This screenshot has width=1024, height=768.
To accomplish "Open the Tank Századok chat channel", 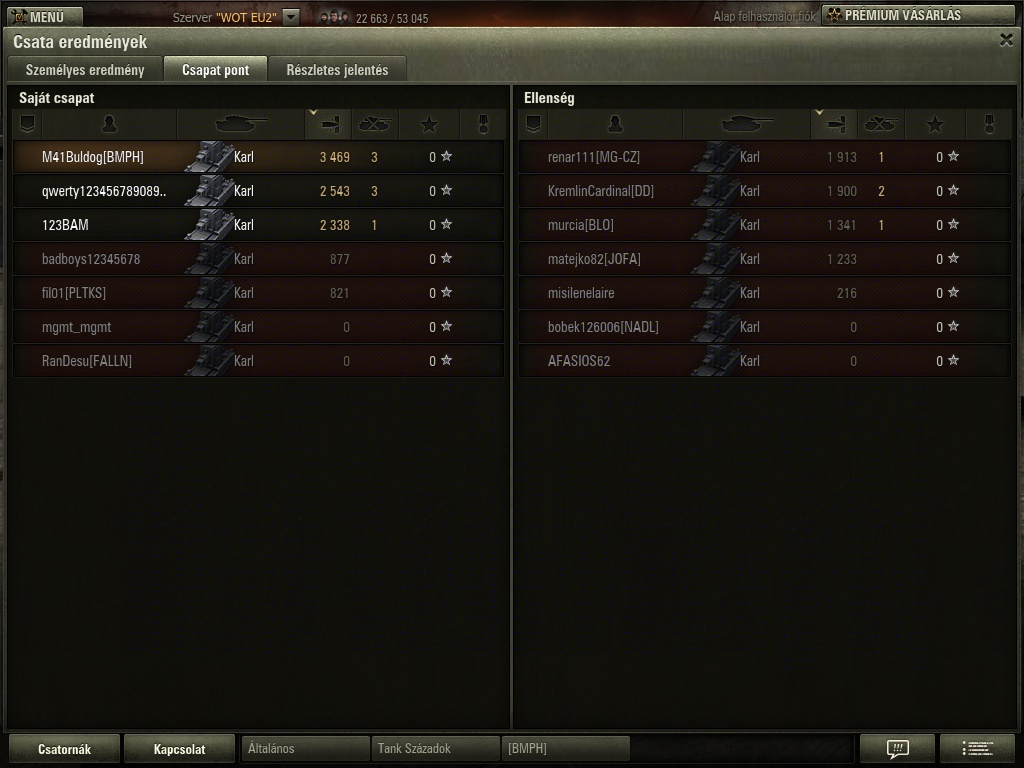I will 435,749.
